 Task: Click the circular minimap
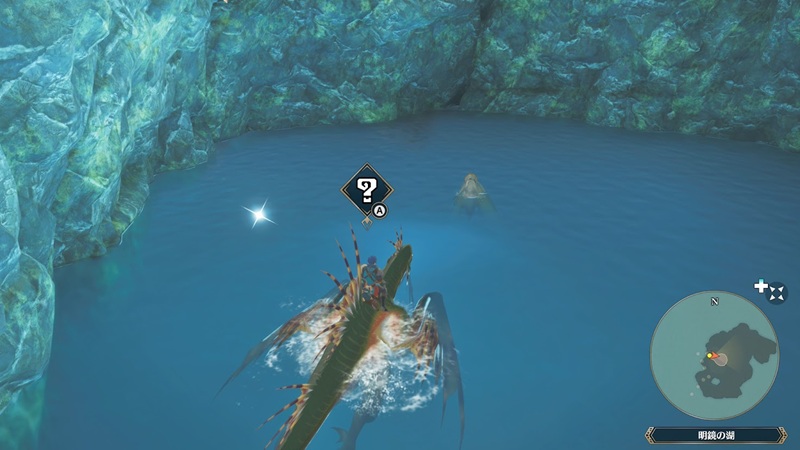(x=714, y=355)
